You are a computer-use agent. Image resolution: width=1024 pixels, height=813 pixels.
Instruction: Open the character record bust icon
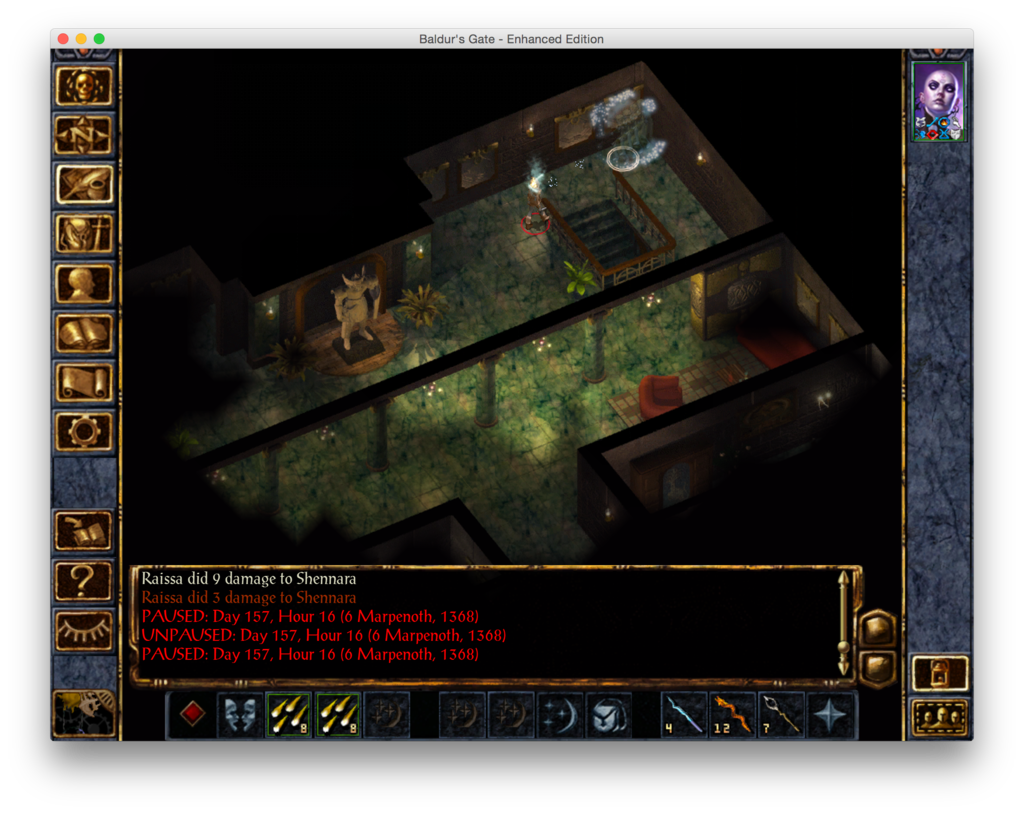point(85,283)
